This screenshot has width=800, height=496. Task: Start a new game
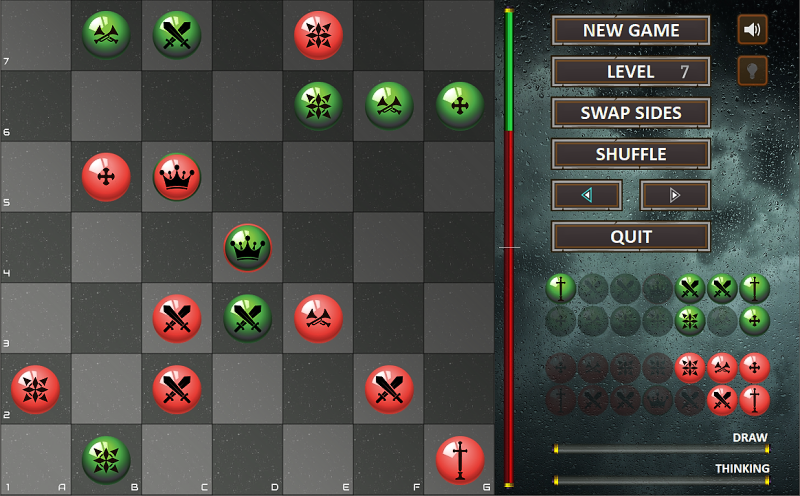click(x=631, y=30)
